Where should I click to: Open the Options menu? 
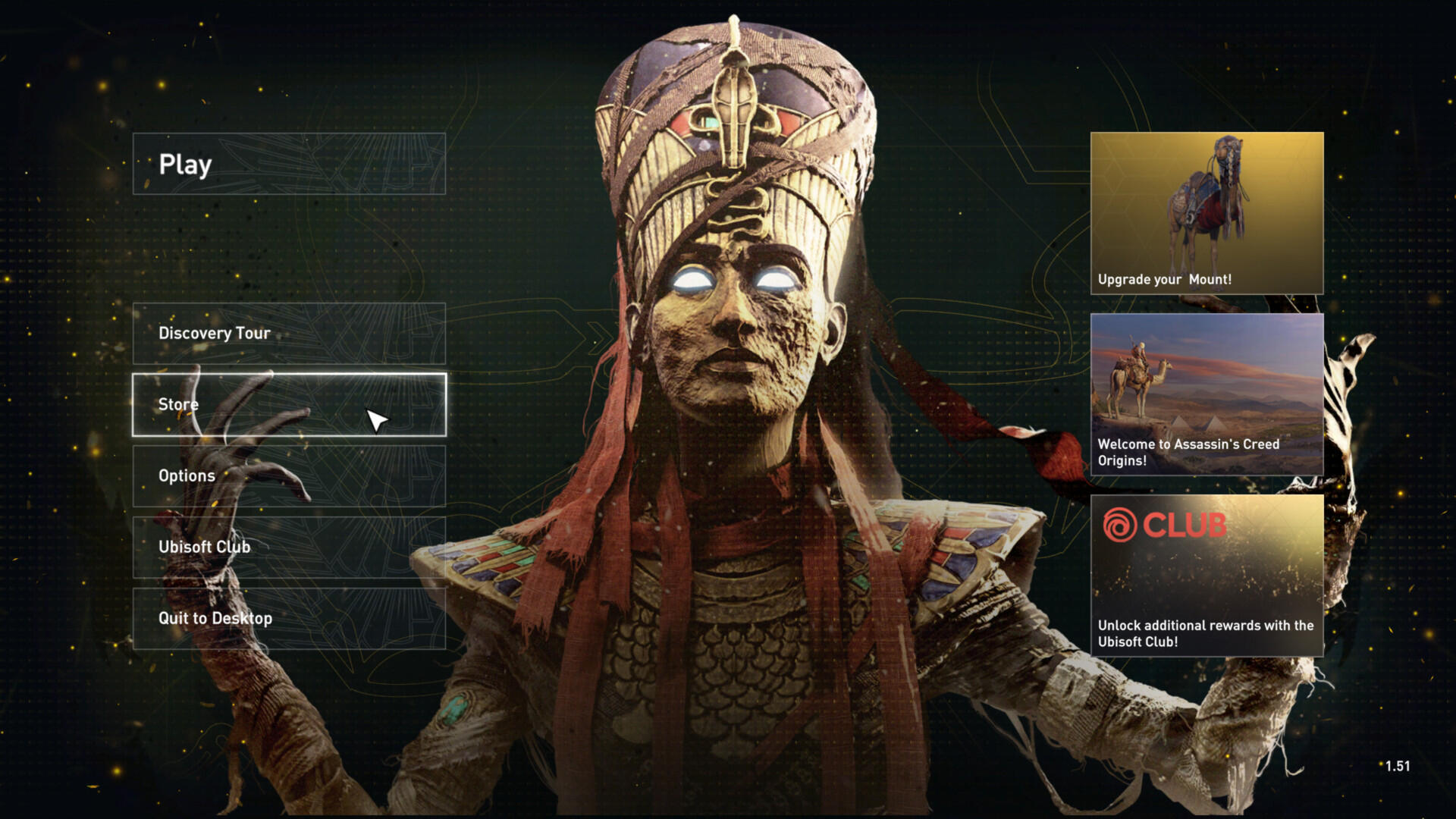point(288,475)
